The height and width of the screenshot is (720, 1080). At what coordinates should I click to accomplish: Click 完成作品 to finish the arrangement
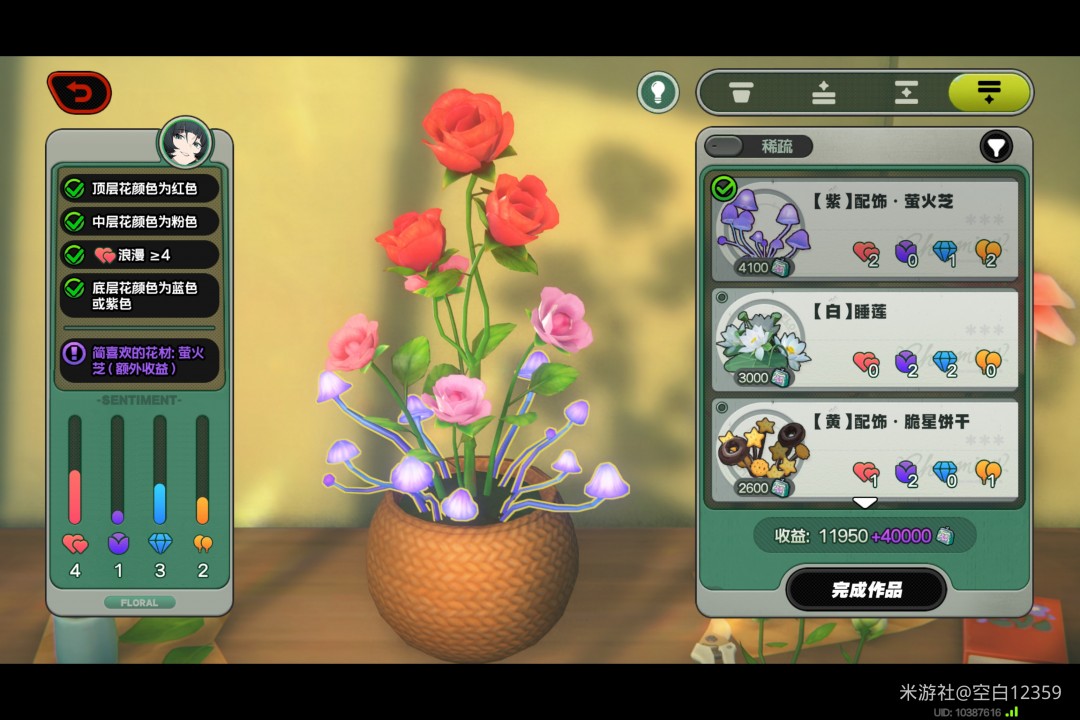[x=866, y=589]
